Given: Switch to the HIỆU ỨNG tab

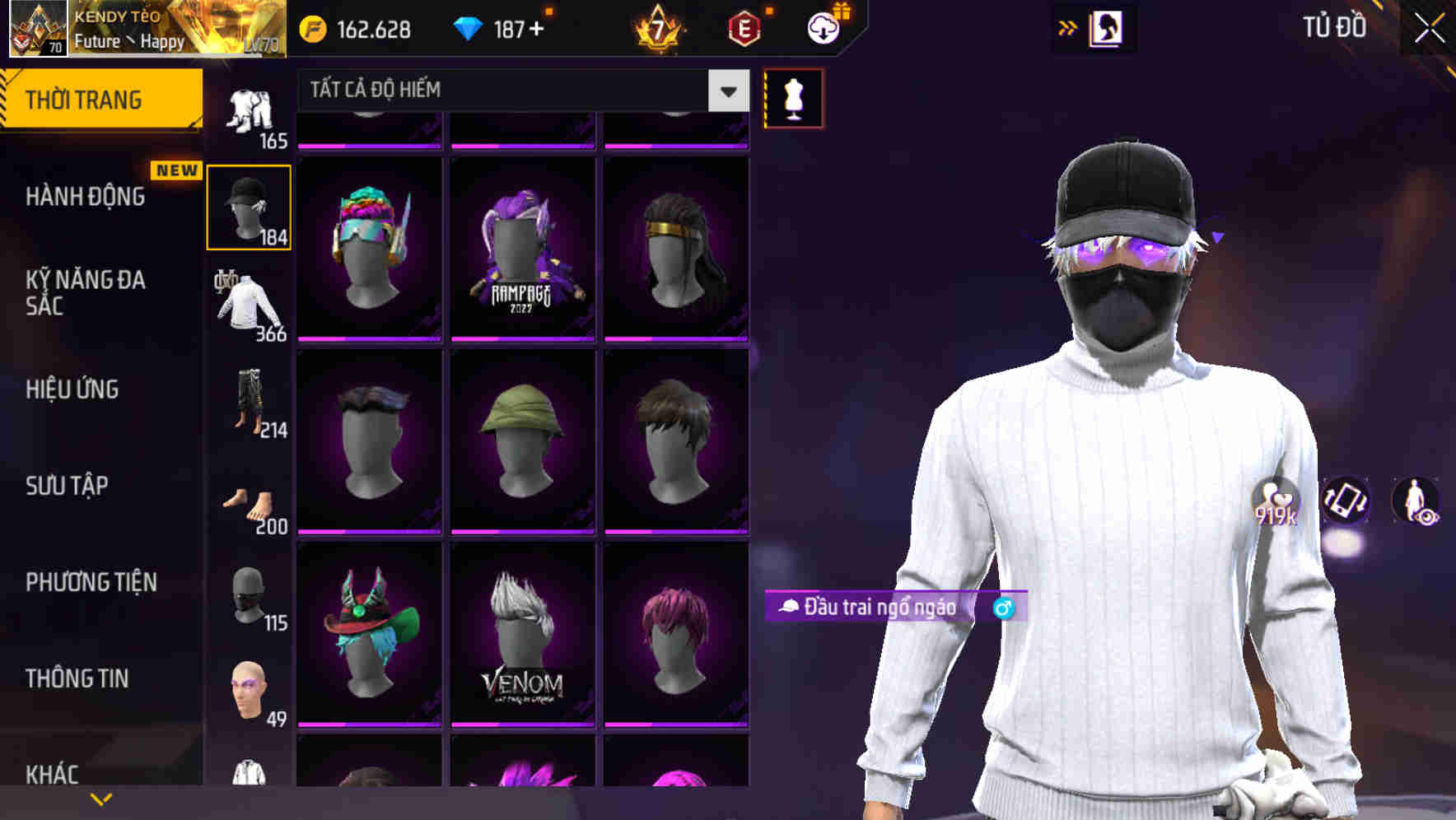Looking at the screenshot, I should (x=72, y=389).
